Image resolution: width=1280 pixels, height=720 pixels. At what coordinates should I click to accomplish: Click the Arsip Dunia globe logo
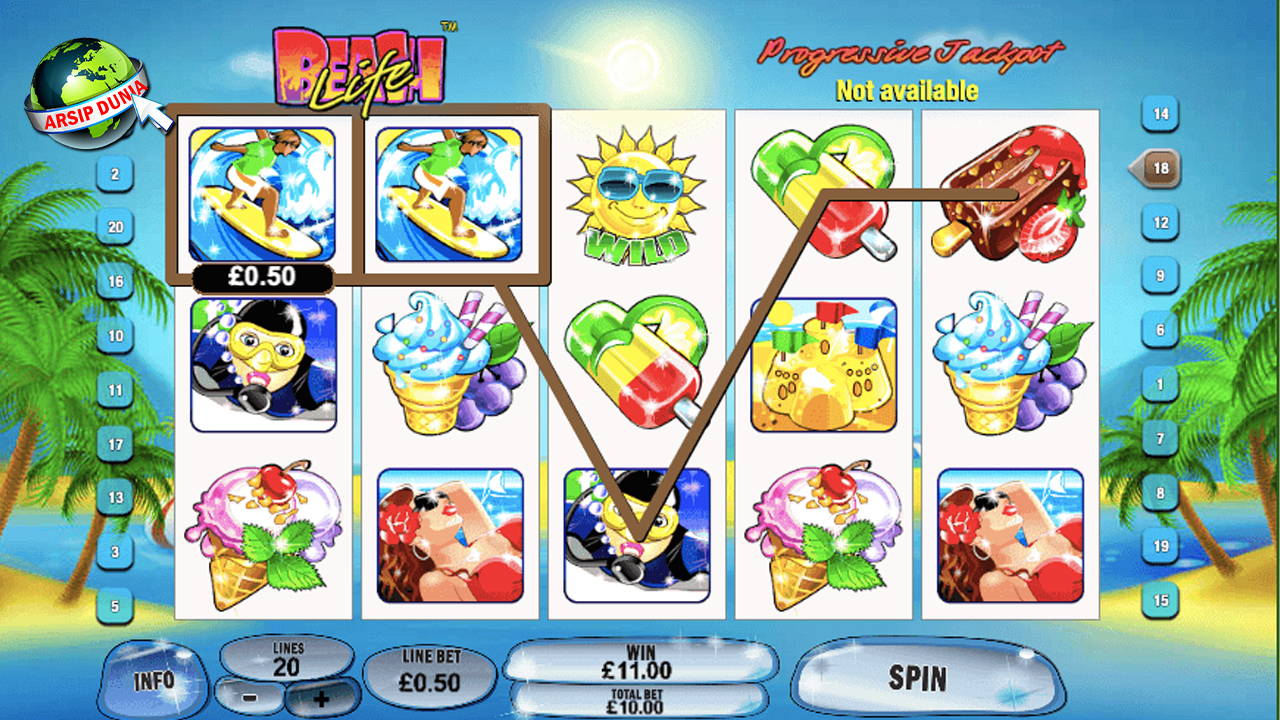[x=84, y=90]
